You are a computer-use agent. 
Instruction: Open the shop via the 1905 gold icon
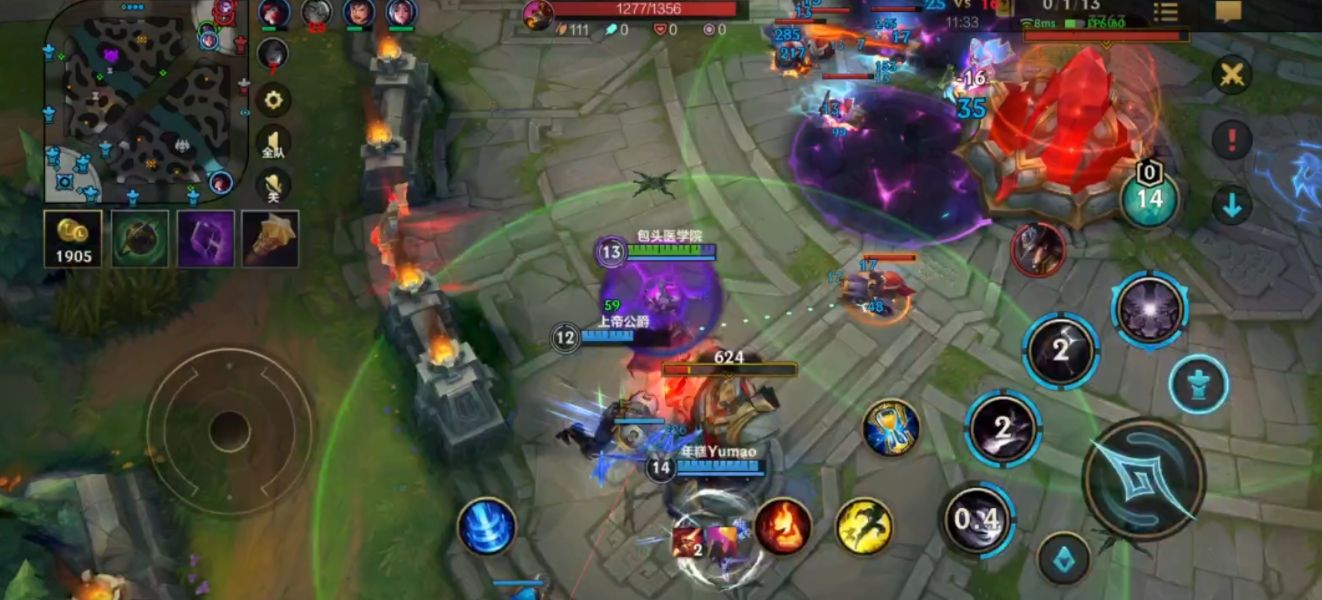pos(73,239)
